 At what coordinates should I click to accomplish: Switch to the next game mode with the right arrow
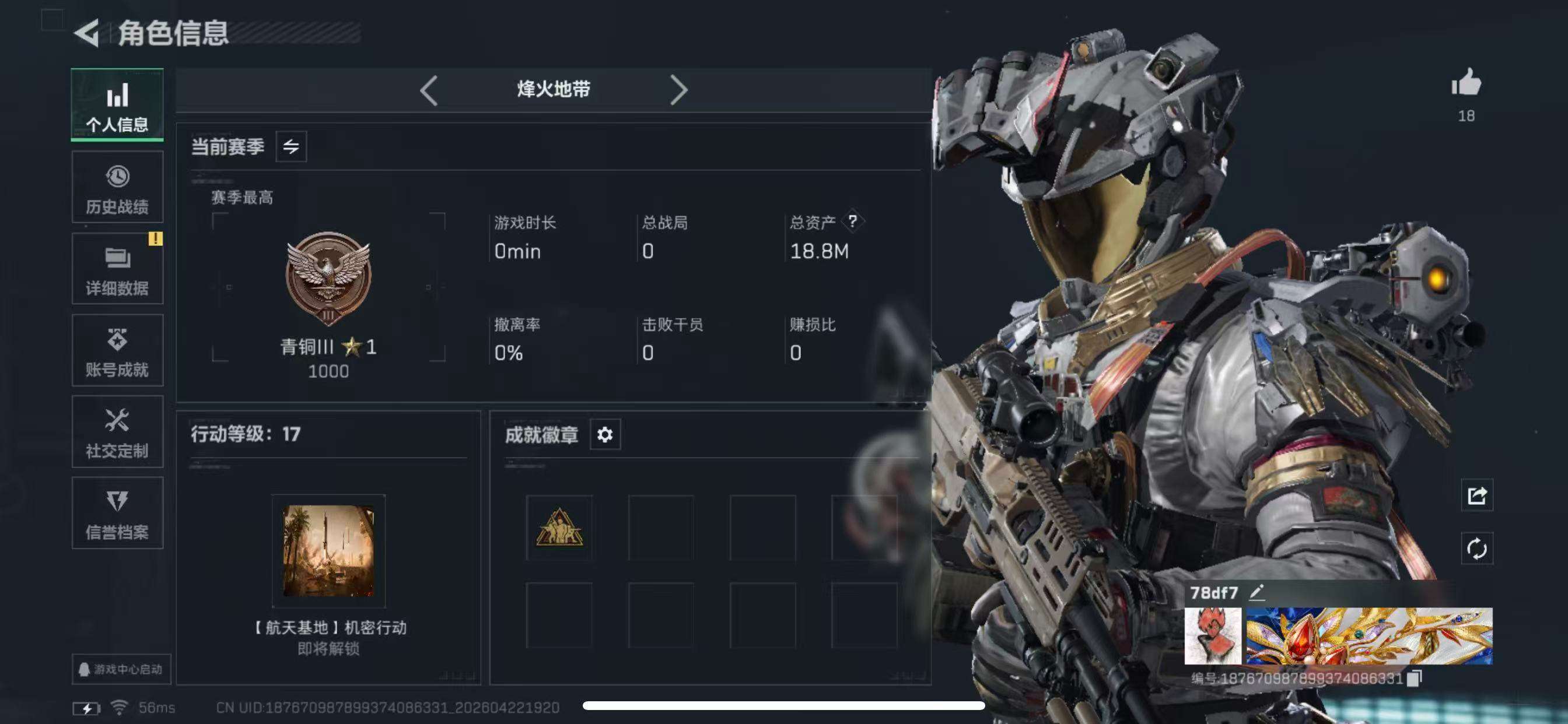pos(678,91)
